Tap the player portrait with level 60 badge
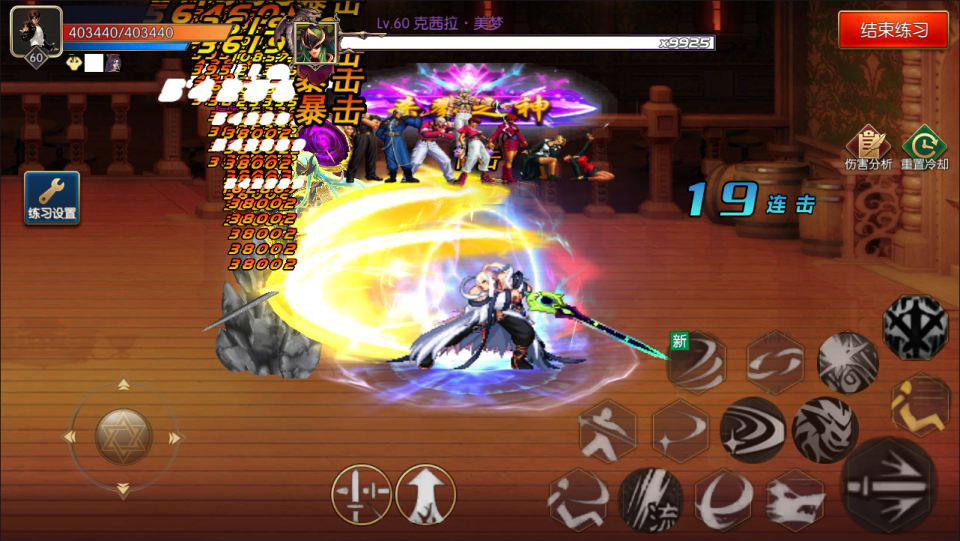Viewport: 960px width, 541px height. [36, 33]
